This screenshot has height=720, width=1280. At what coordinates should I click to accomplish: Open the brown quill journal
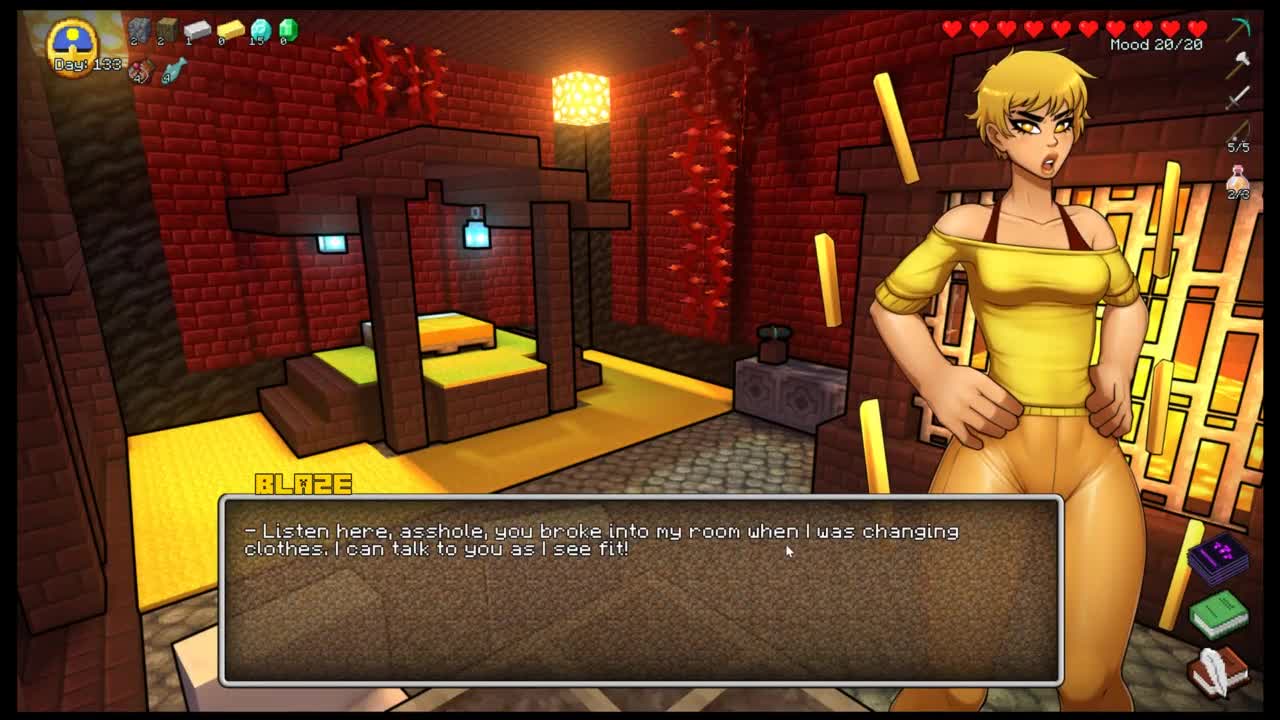click(x=1219, y=670)
